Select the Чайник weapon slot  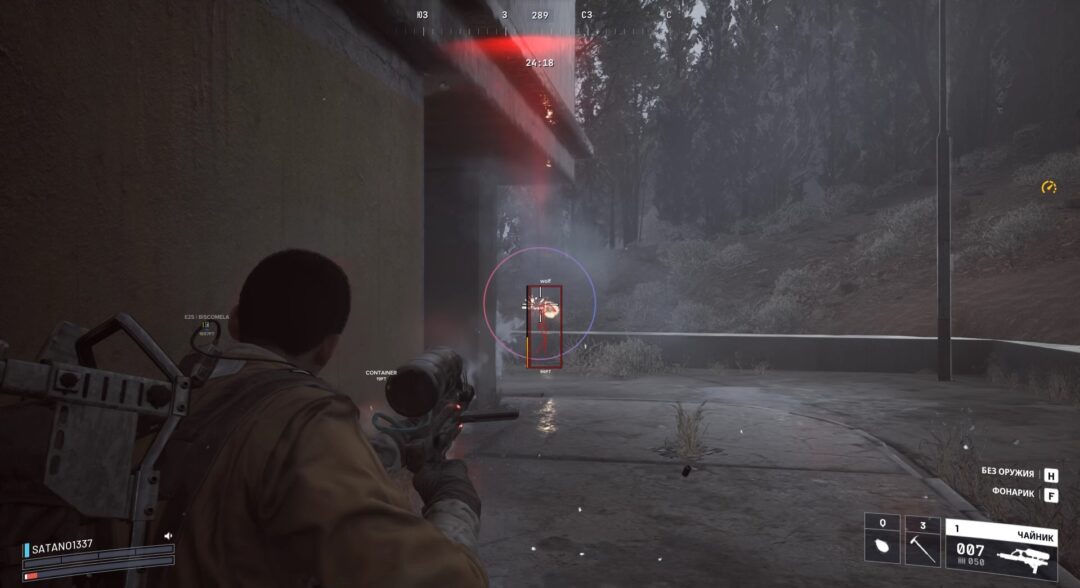coord(1001,548)
